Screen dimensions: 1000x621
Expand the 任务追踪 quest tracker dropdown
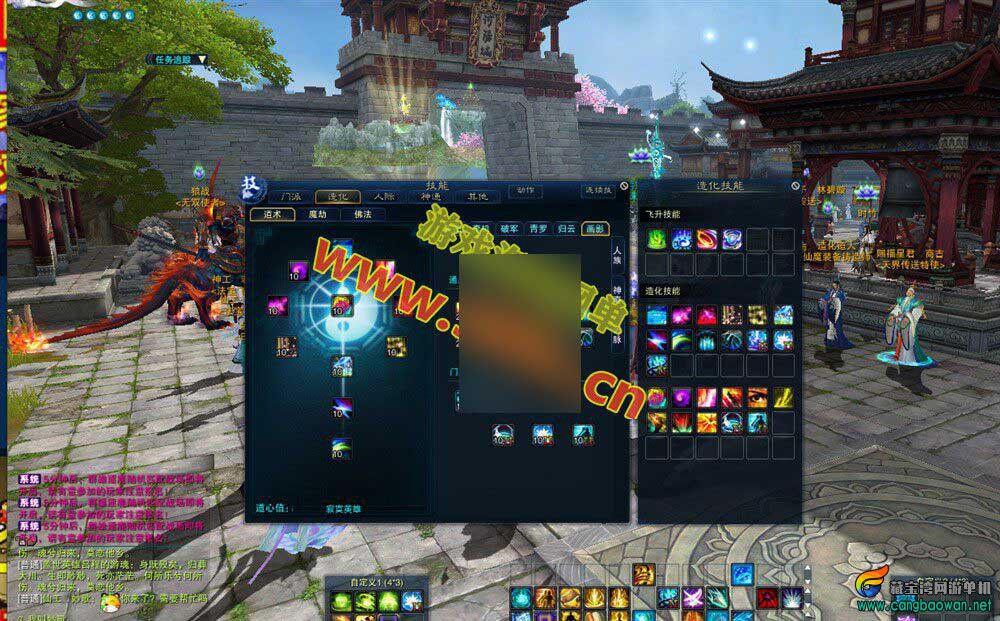coord(201,59)
